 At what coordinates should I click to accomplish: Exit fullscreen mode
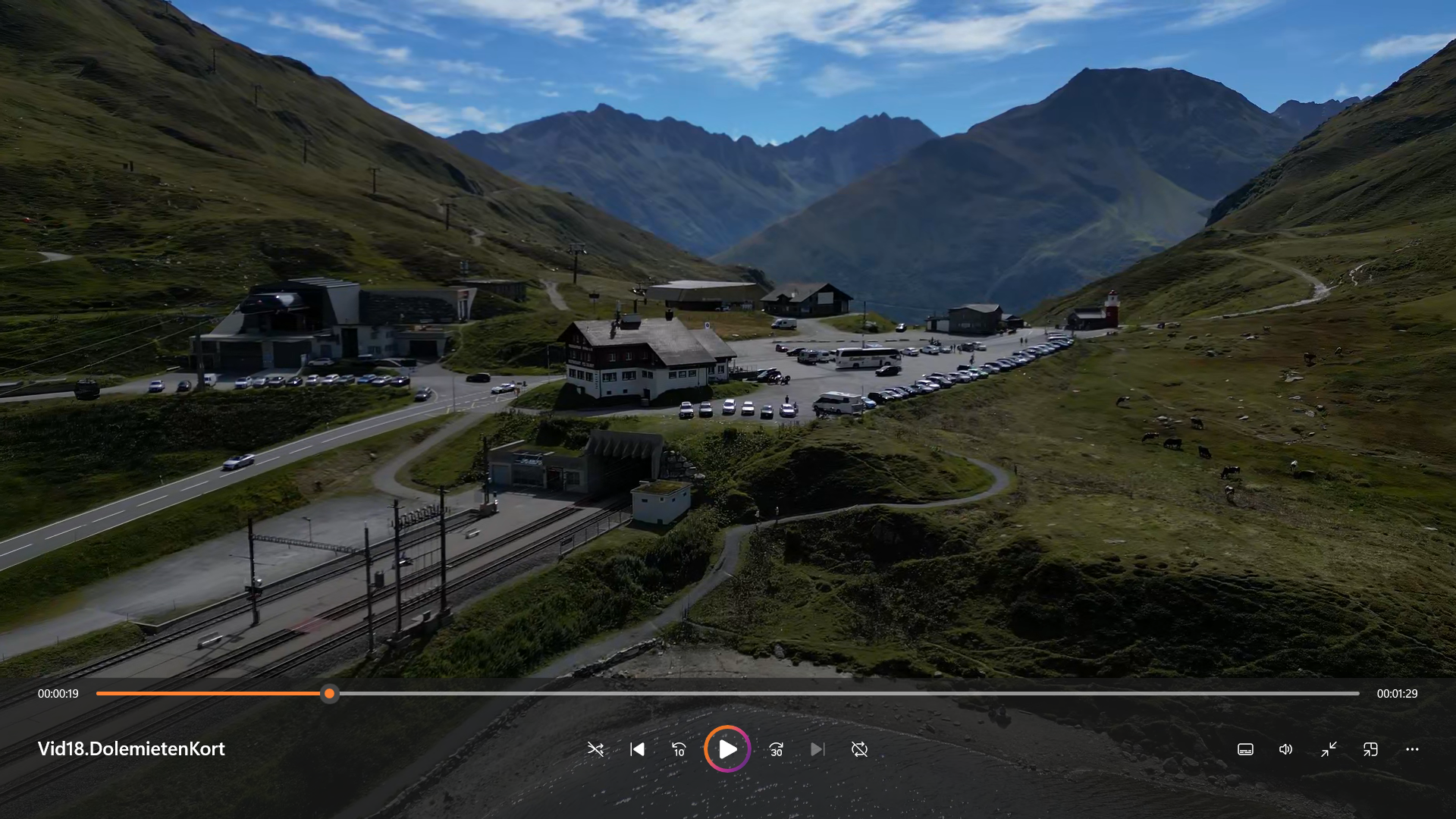pos(1329,749)
